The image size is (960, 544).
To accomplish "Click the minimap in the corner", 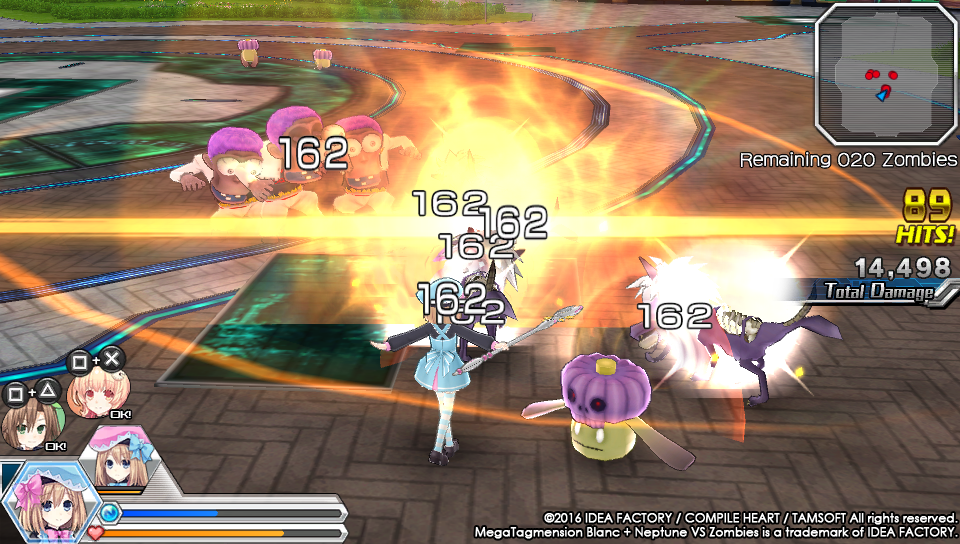I will point(886,74).
